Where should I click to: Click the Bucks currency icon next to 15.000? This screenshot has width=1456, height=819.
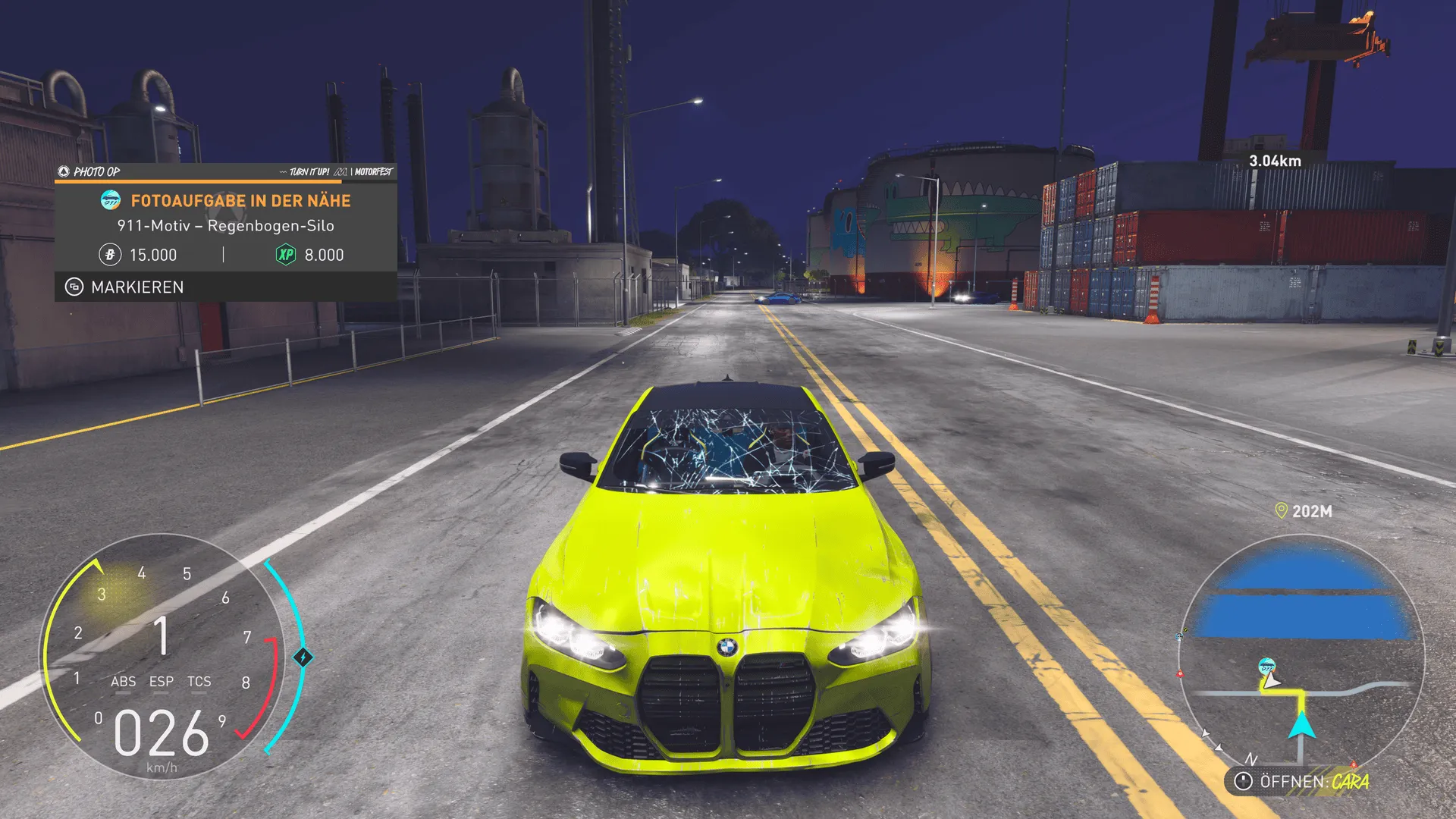tap(111, 254)
